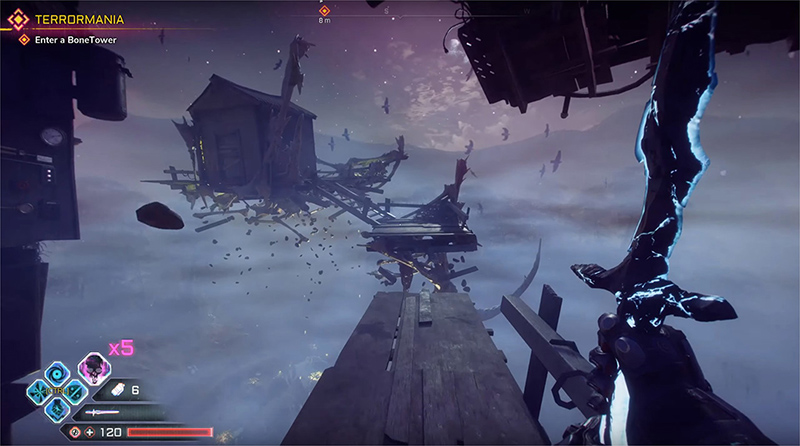This screenshot has height=446, width=800.
Task: Select the Enter a BoneTower objective
Action: (80, 39)
